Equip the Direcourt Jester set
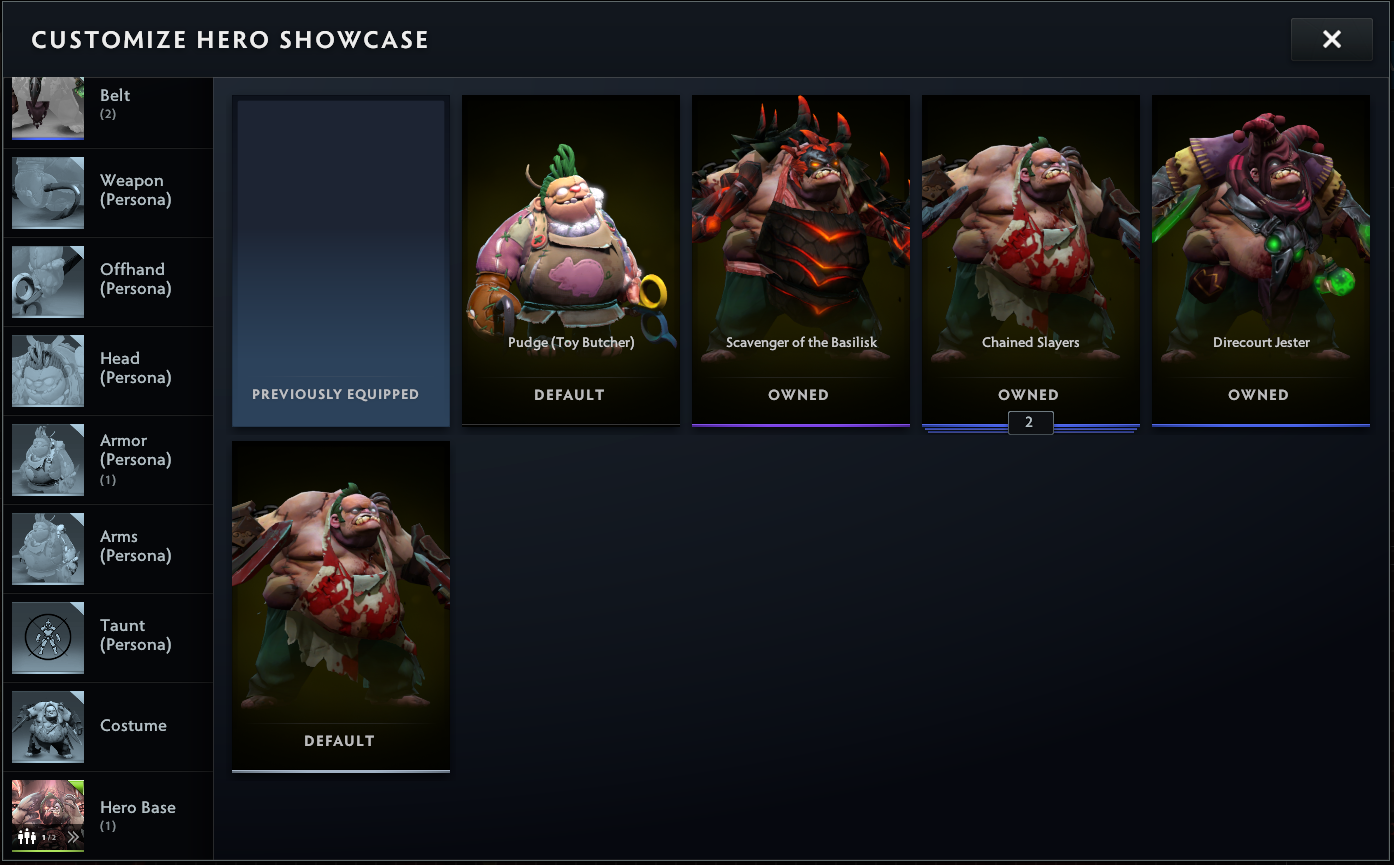The width and height of the screenshot is (1394, 865). (1260, 261)
